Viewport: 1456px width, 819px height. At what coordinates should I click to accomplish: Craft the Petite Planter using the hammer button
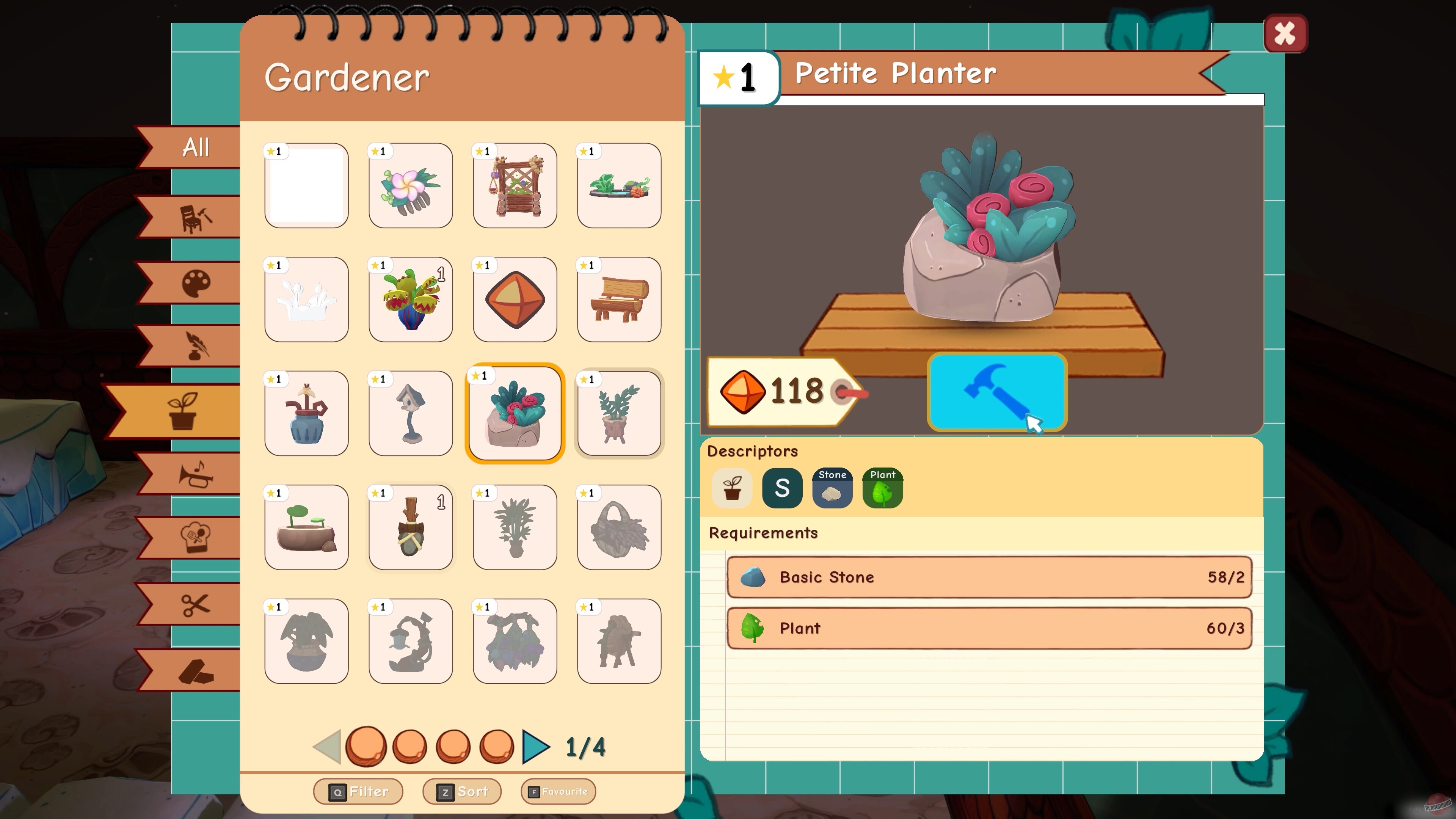[x=998, y=392]
